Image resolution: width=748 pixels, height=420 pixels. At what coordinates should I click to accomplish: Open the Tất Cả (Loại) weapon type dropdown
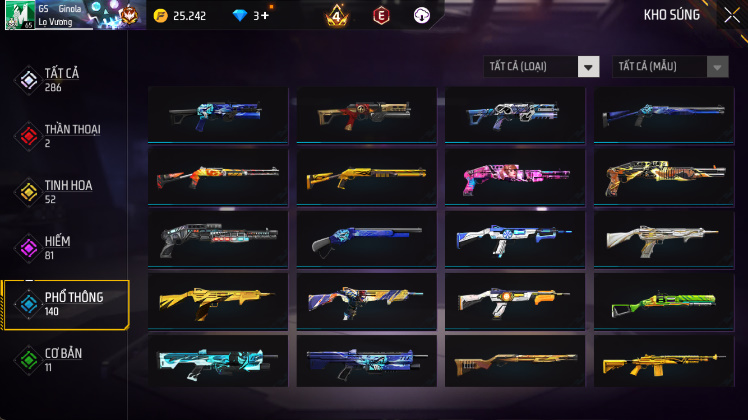pos(541,66)
